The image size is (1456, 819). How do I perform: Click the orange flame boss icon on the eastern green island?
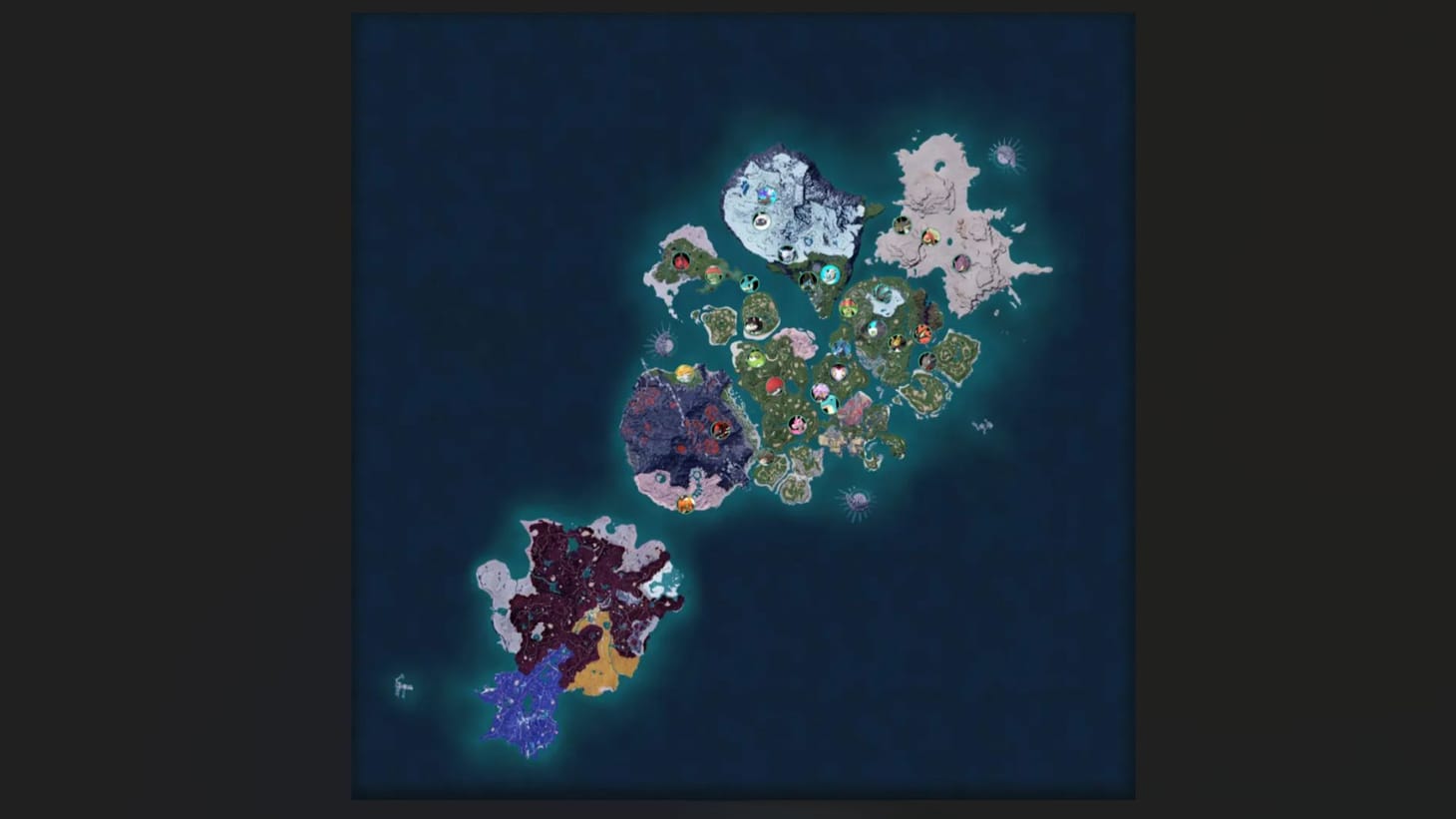click(921, 334)
